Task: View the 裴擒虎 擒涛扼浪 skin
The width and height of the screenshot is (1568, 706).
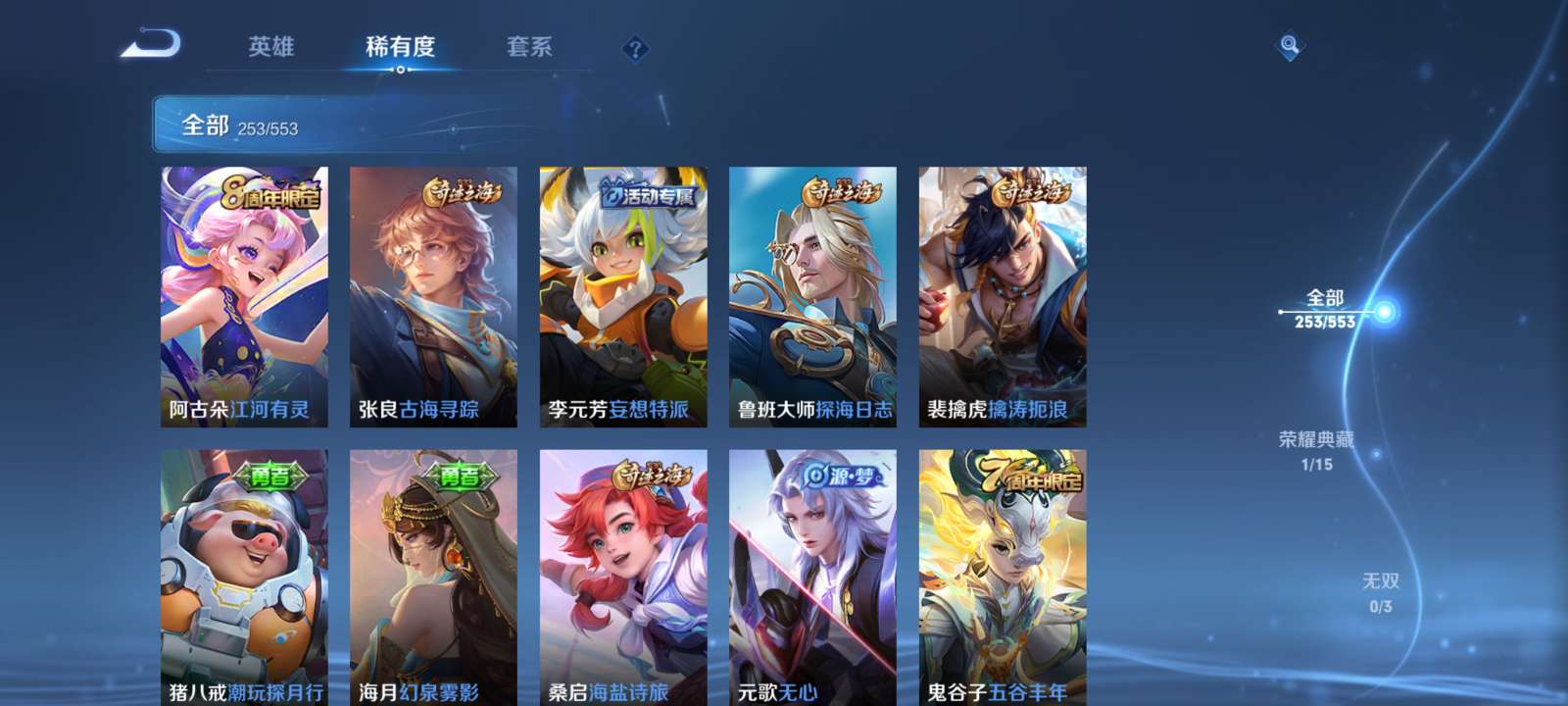Action: [1002, 294]
